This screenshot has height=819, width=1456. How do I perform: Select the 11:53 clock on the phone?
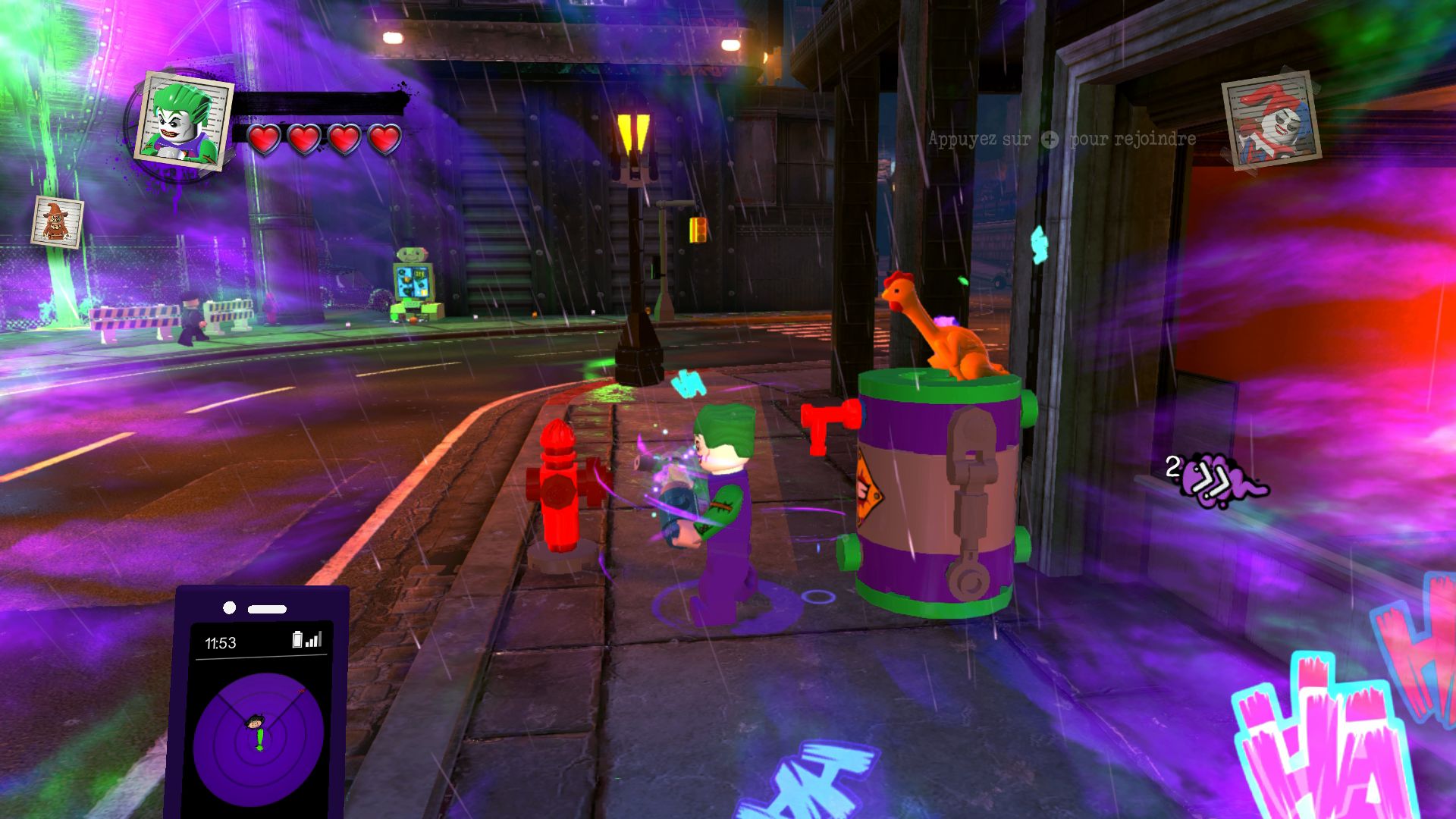tap(220, 642)
